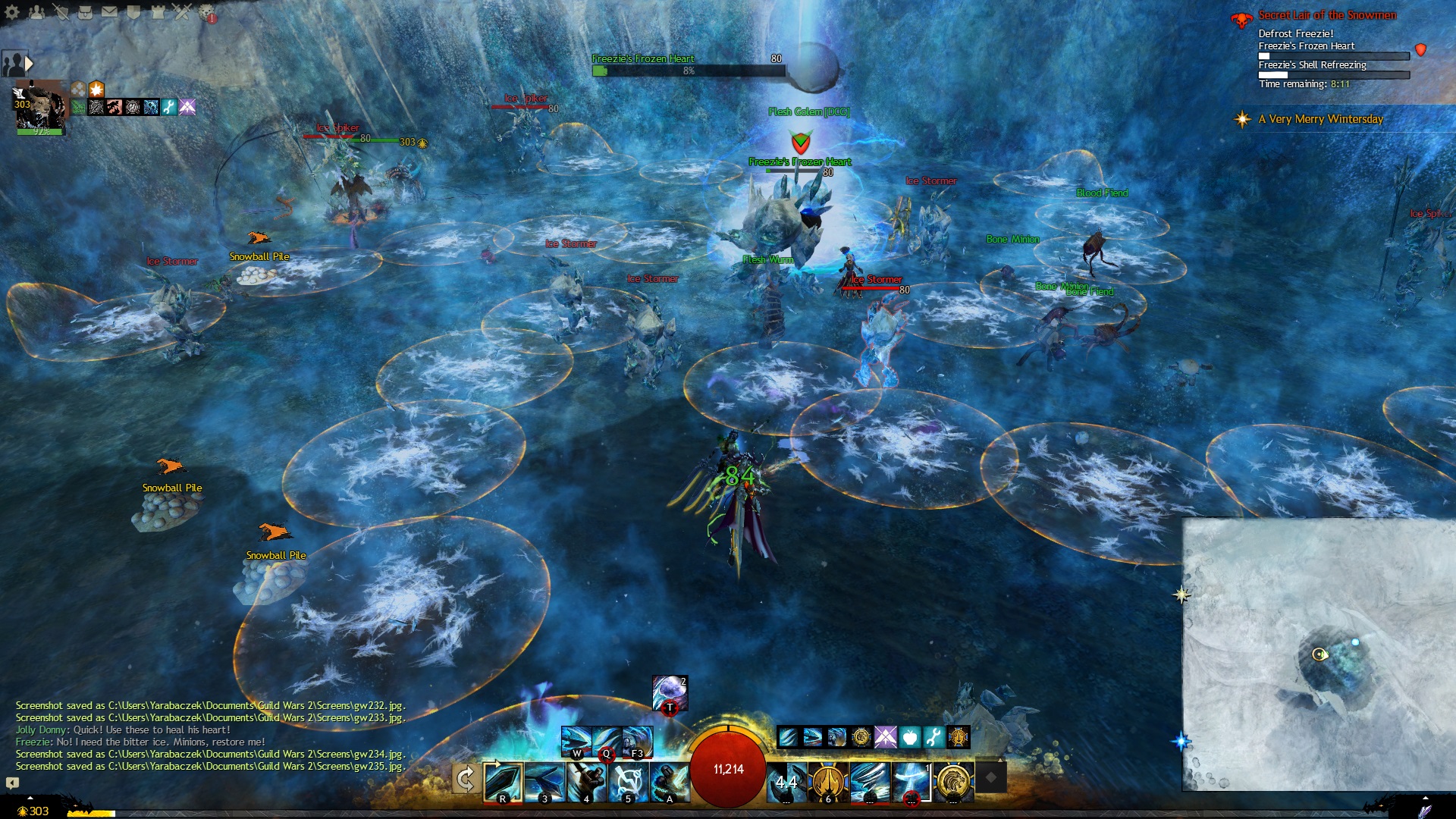Open the lion icon with red alert

click(x=207, y=13)
